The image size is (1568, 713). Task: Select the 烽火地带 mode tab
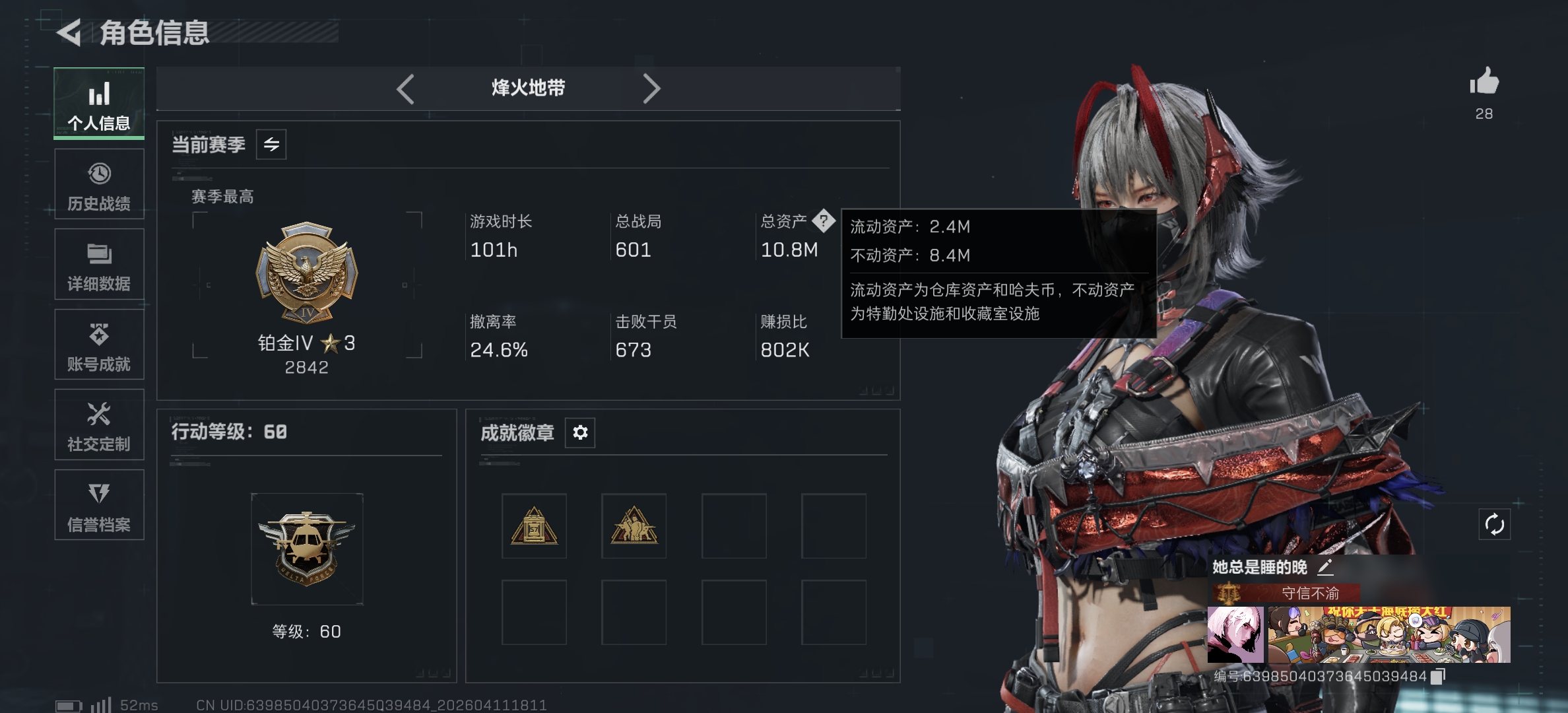coord(528,88)
